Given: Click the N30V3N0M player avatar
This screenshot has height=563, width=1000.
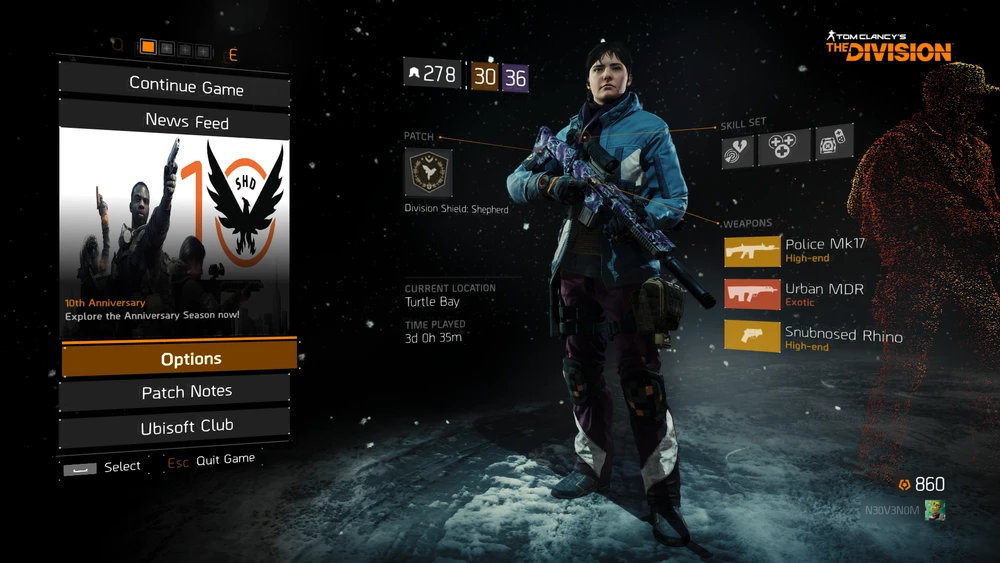Looking at the screenshot, I should 934,510.
